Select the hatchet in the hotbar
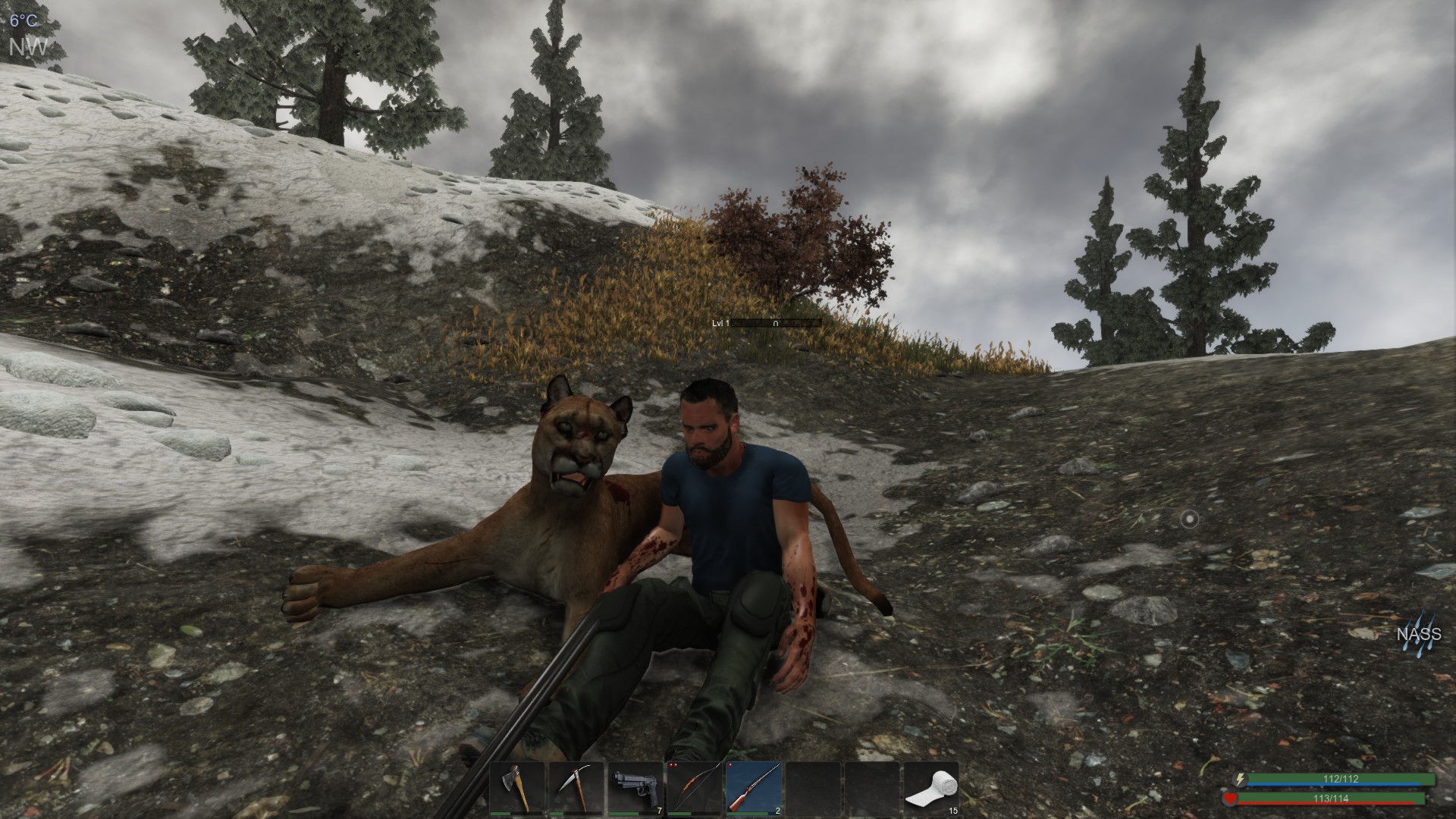 517,788
